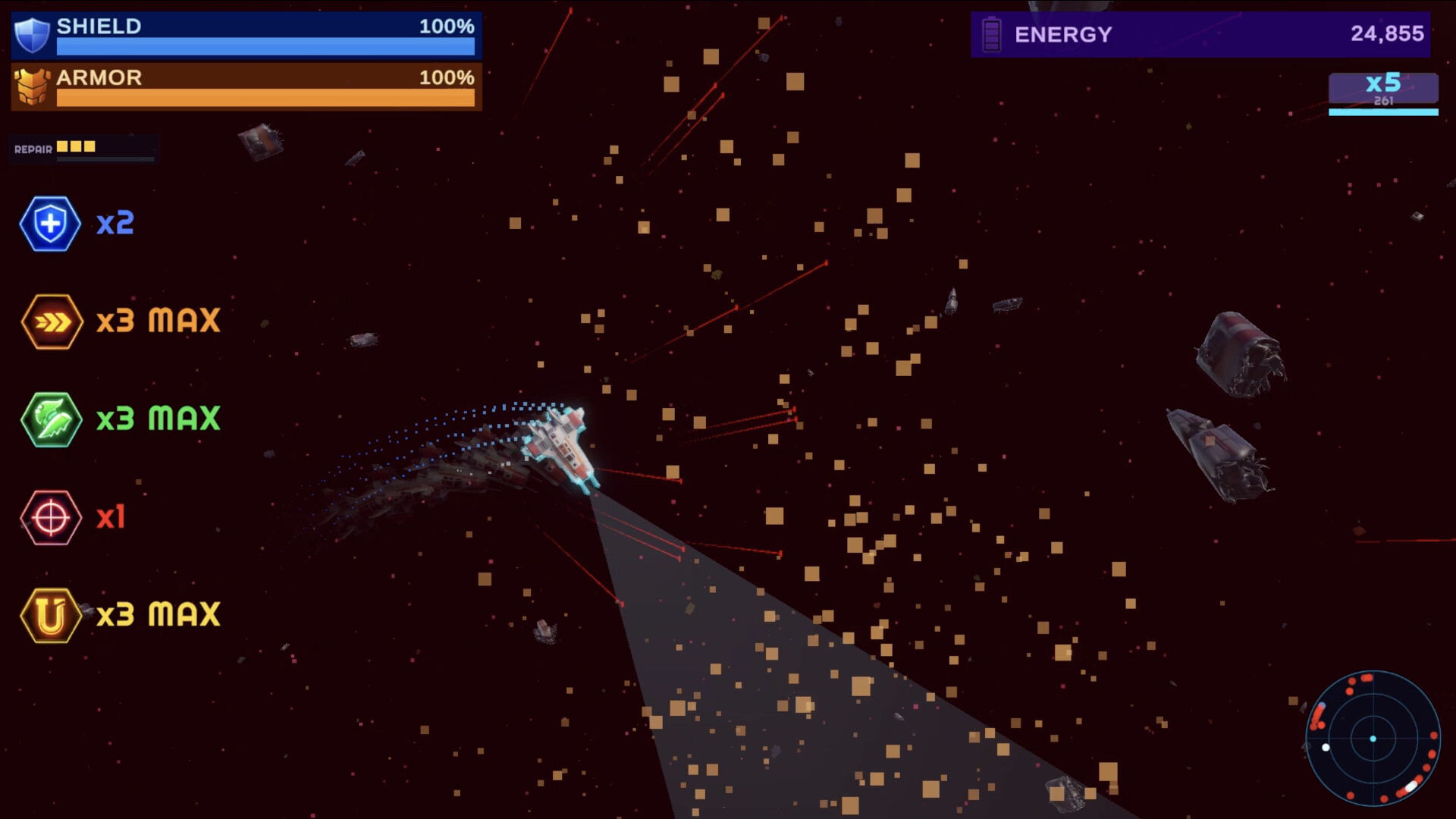Image resolution: width=1456 pixels, height=819 pixels.
Task: Activate the green weapon upgrade icon
Action: tap(50, 419)
